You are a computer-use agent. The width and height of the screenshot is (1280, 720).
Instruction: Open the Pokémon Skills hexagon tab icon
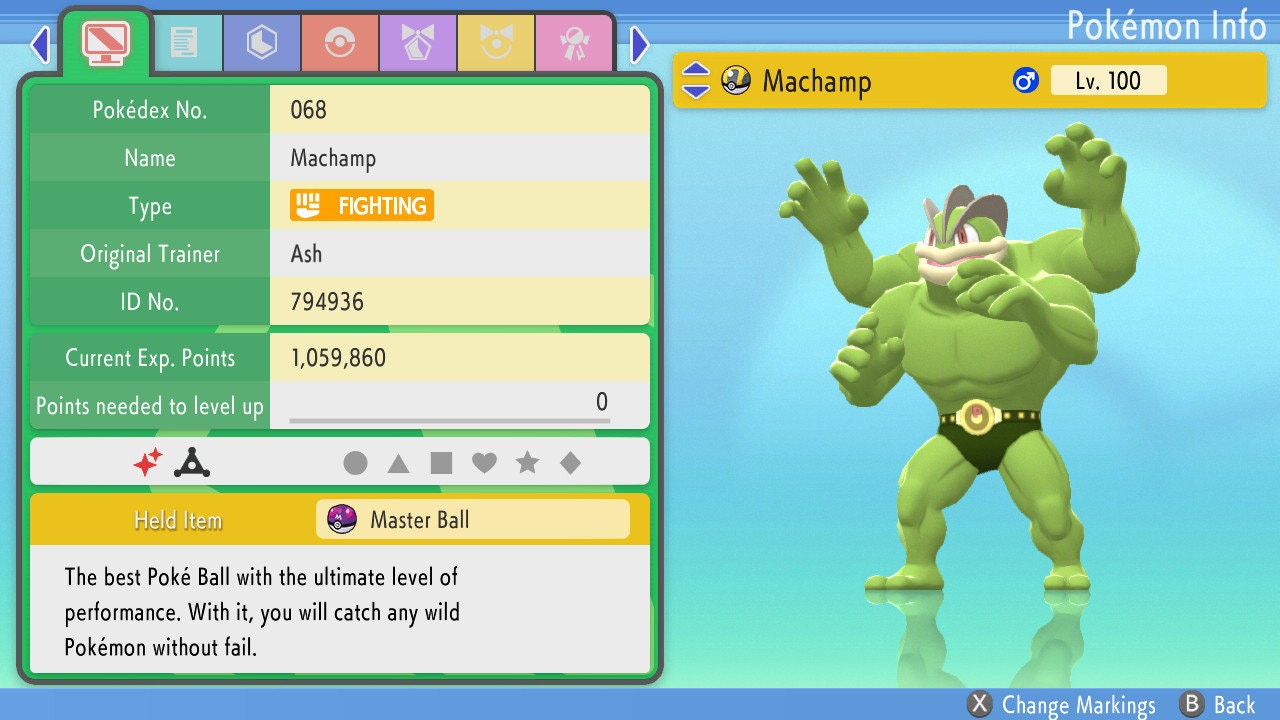tap(261, 42)
